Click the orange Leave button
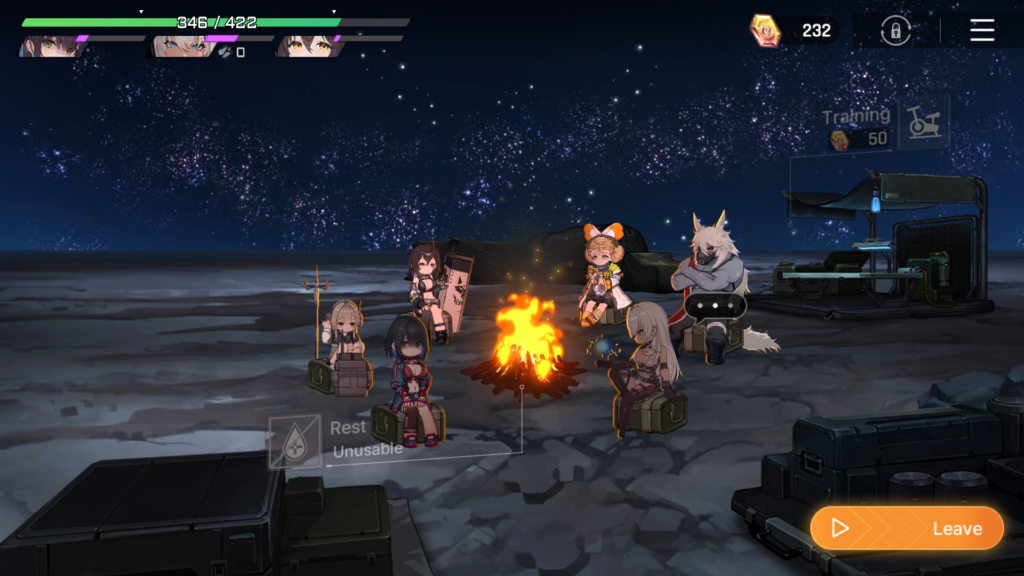Screen dimensions: 1024x576 pyautogui.click(x=907, y=528)
